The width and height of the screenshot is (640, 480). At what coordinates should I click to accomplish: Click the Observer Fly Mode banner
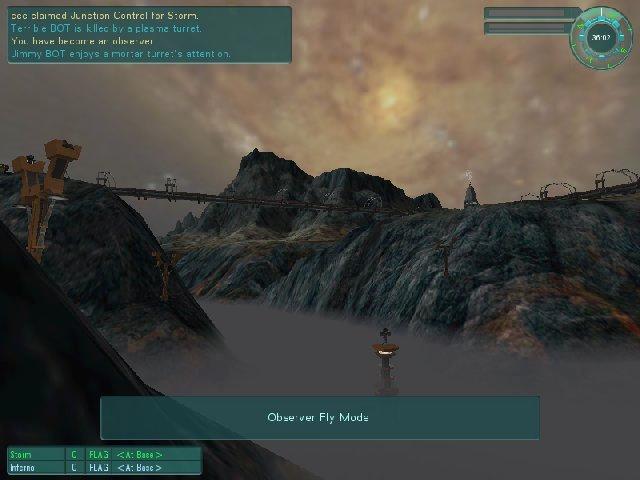[319, 417]
